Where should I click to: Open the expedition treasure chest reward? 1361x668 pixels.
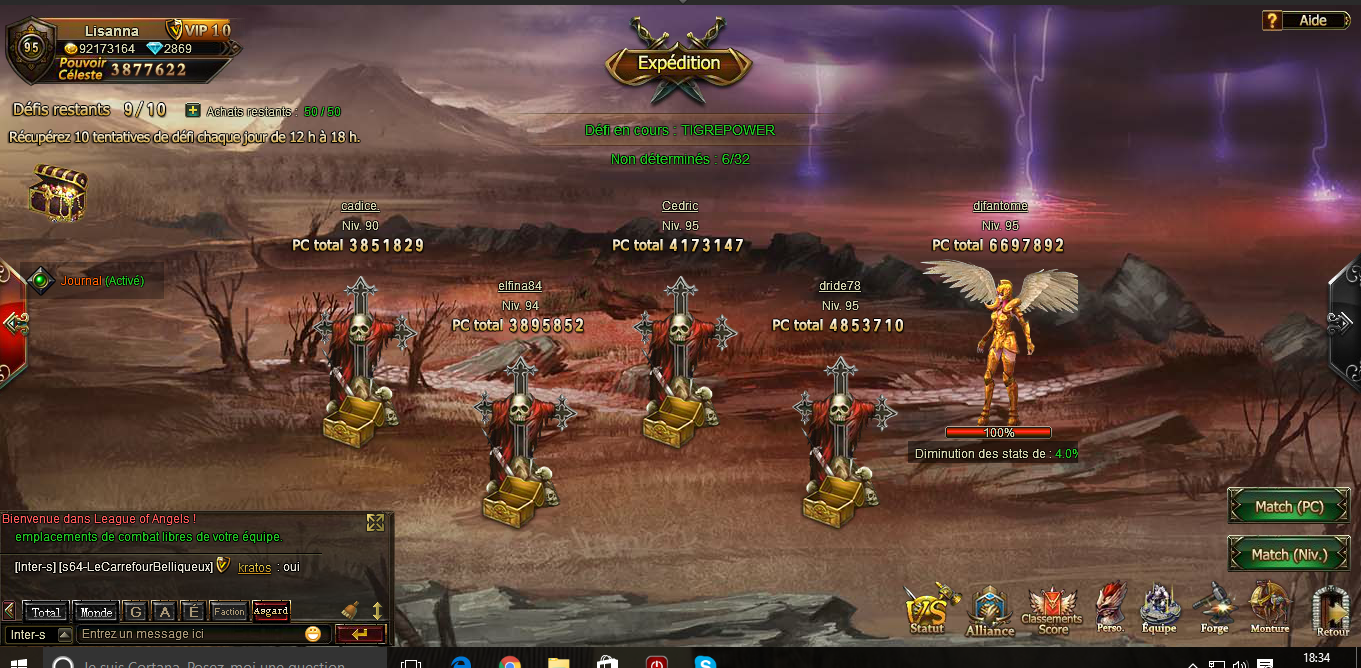pyautogui.click(x=59, y=192)
